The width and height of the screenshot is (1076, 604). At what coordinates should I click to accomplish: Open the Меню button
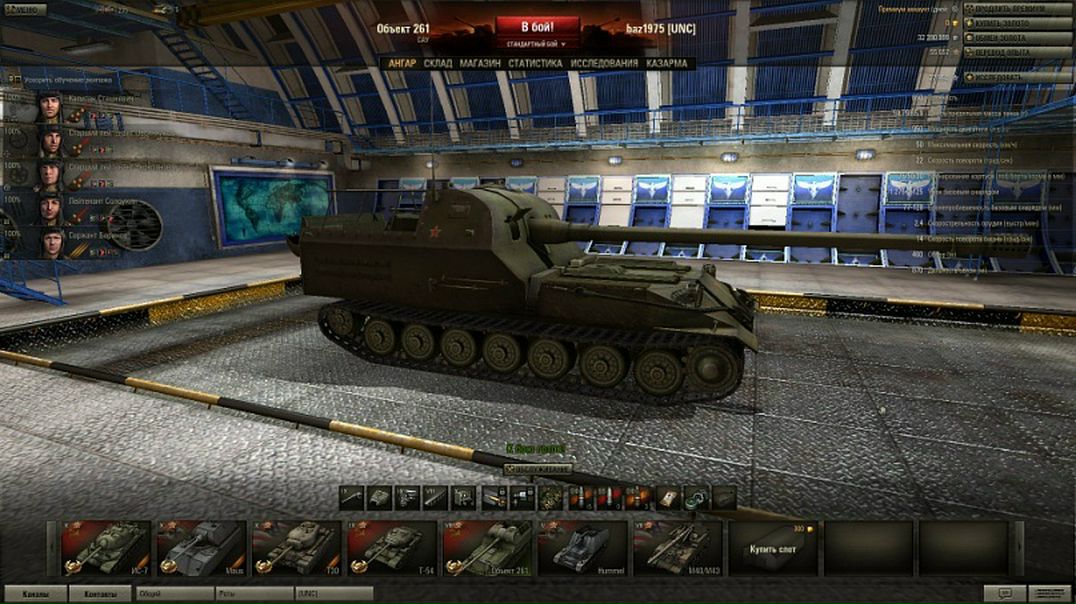point(23,9)
